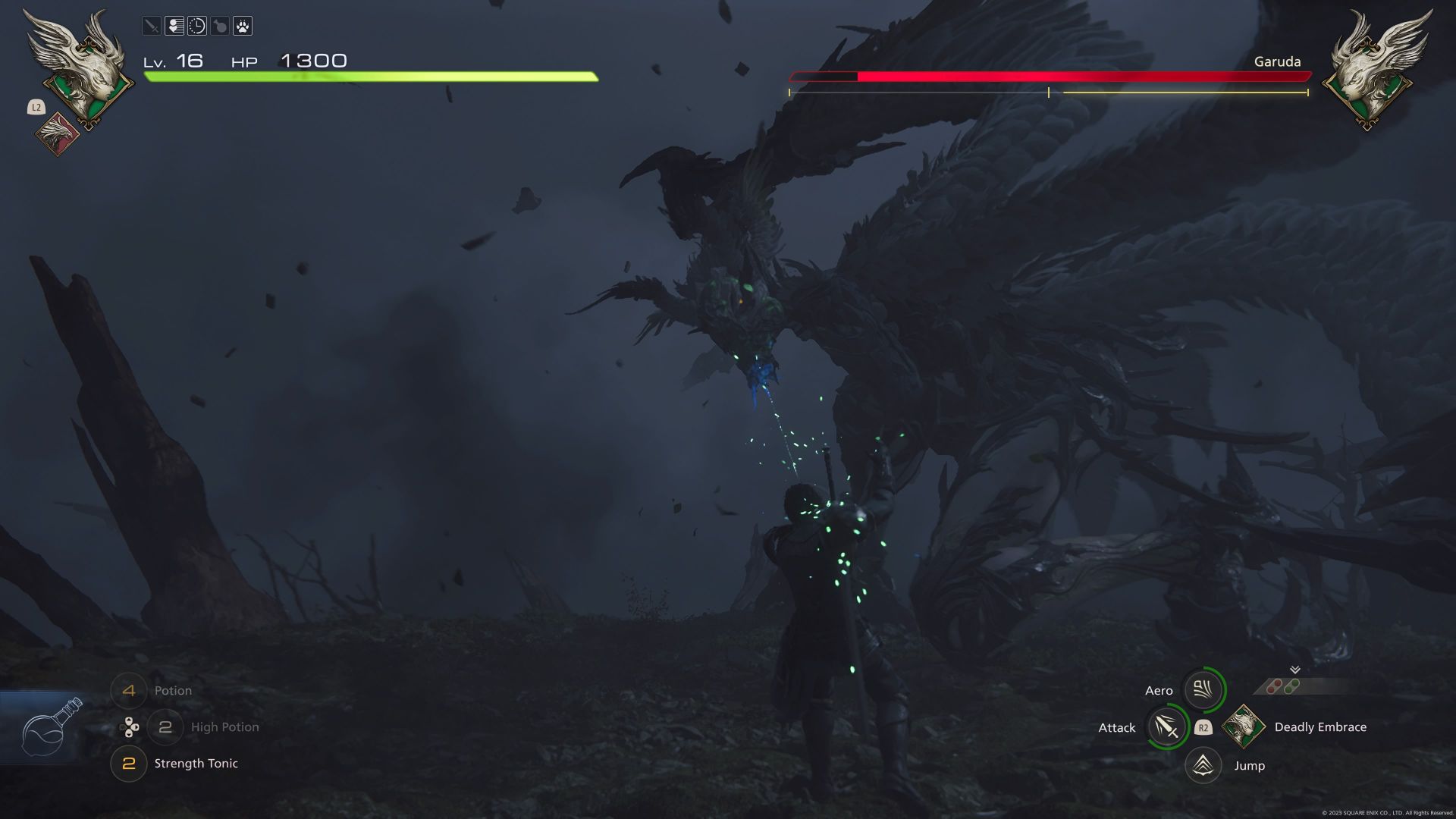This screenshot has width=1456, height=819.
Task: Toggle the red capsule accessory indicator
Action: (1272, 686)
